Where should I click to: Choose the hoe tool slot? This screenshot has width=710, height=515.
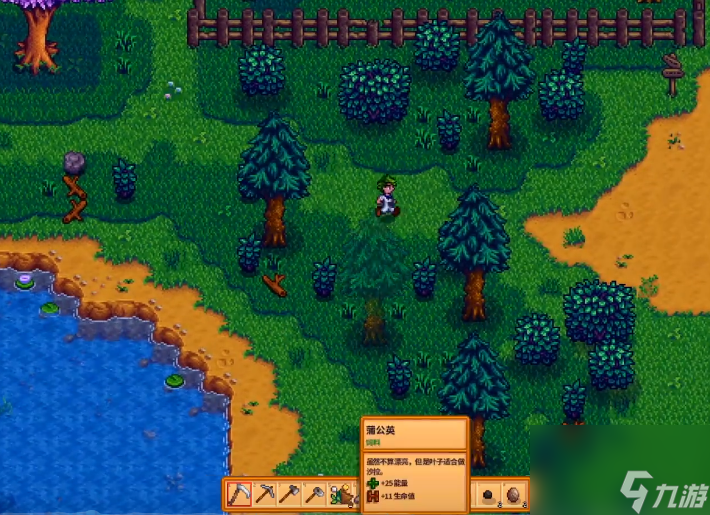(315, 494)
